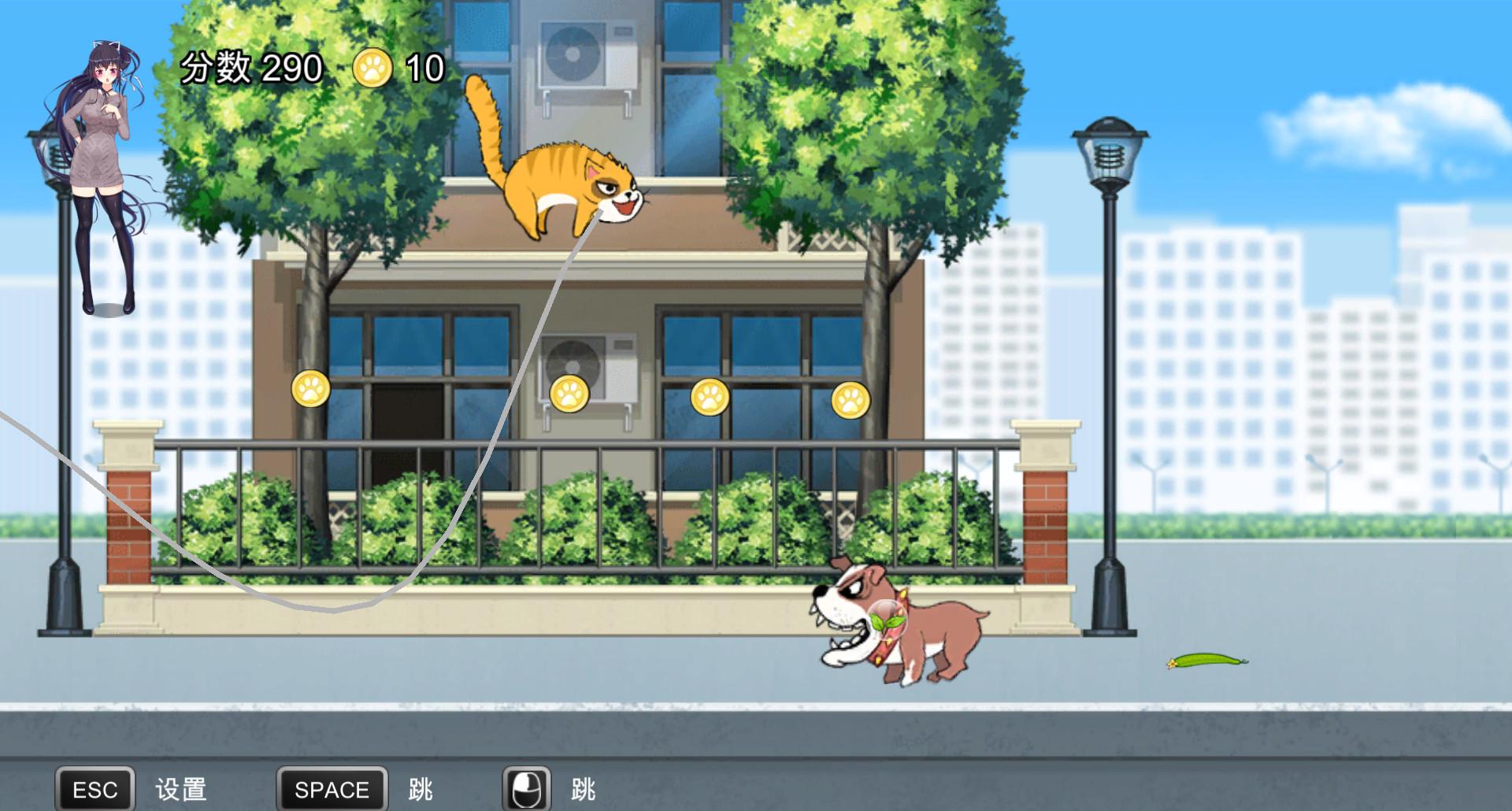Click the mouse icon for jump control
Viewport: 1512px width, 811px height.
point(526,786)
